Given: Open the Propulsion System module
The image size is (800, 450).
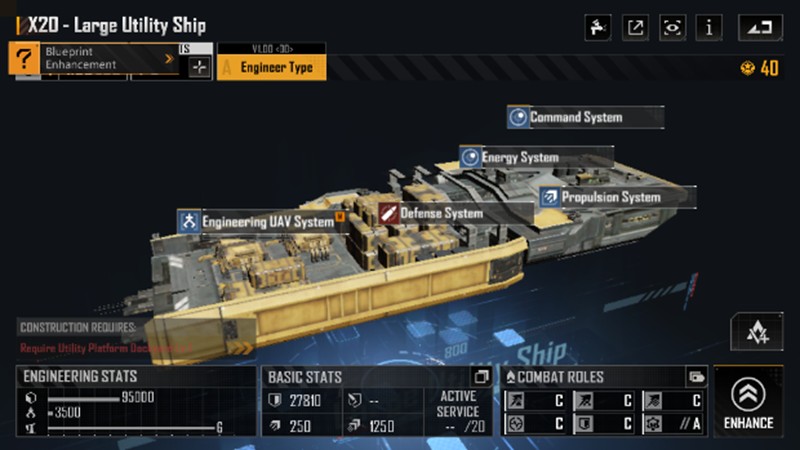Looking at the screenshot, I should tap(610, 197).
